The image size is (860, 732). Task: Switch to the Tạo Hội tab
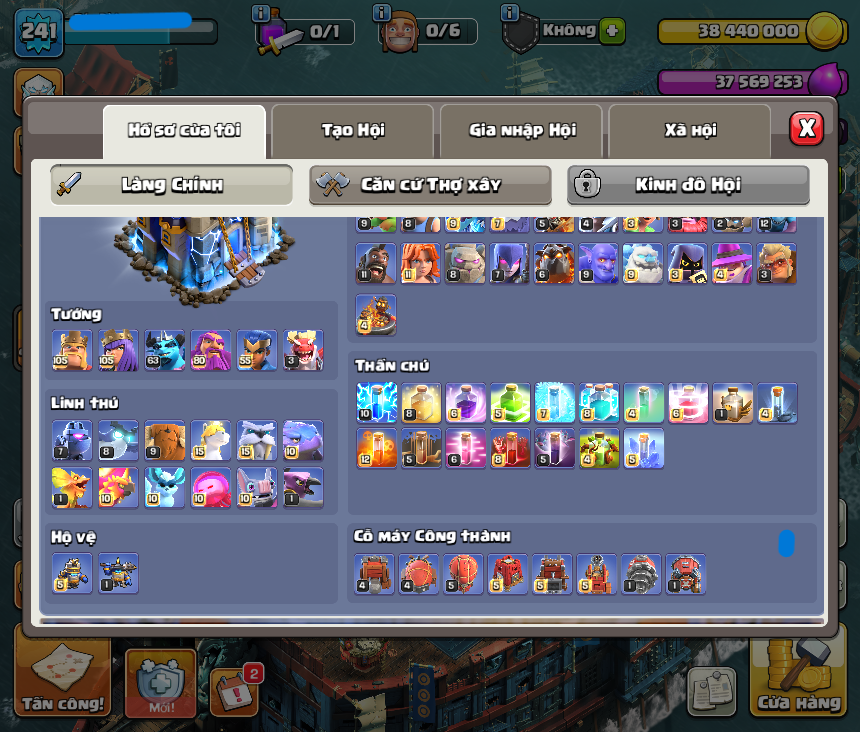352,130
